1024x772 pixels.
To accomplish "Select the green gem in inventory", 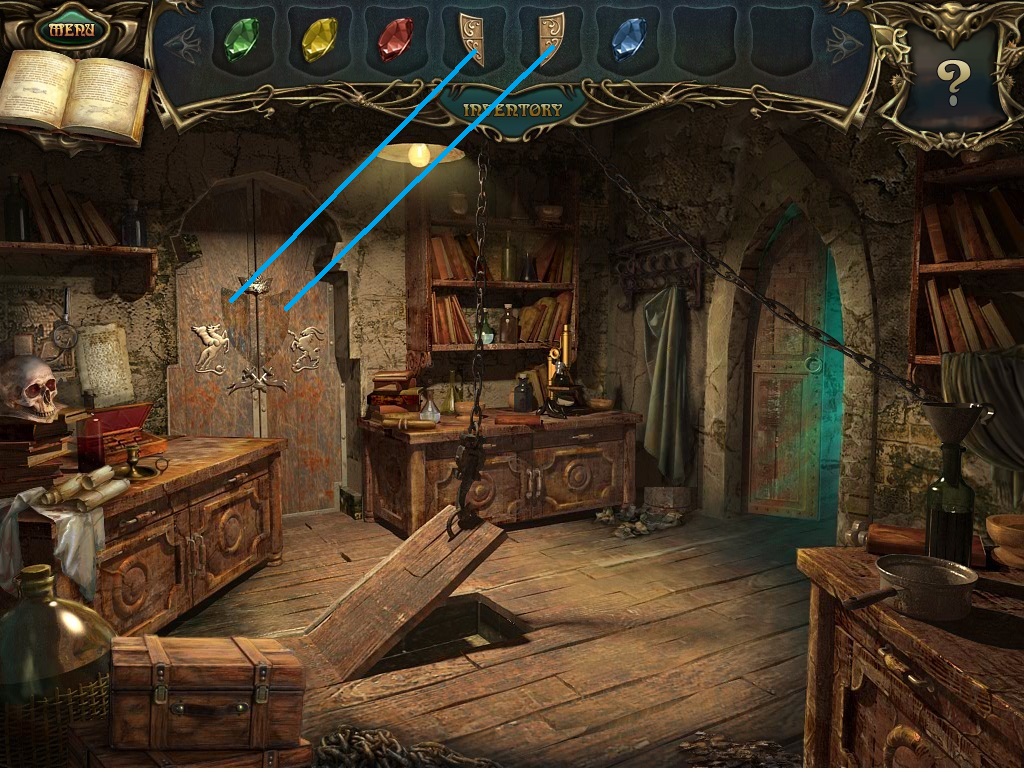I will (x=241, y=40).
